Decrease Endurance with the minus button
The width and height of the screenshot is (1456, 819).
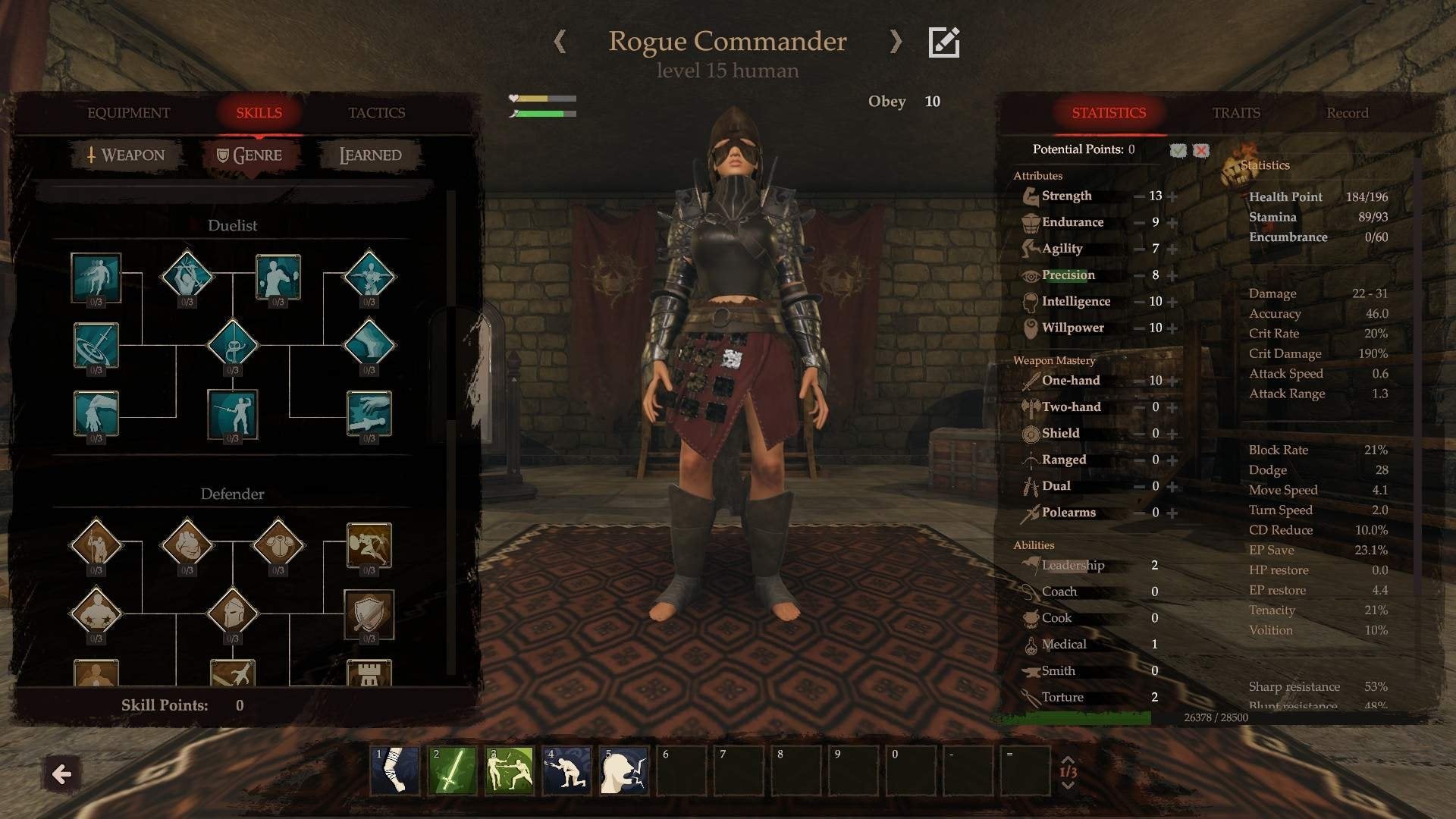click(x=1139, y=223)
